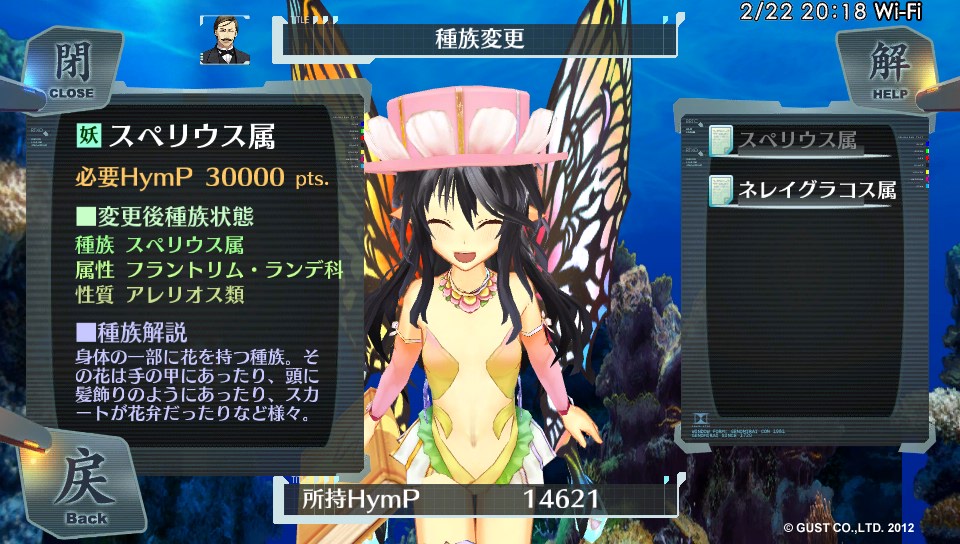This screenshot has height=544, width=960.
Task: Open the Help panel
Action: [x=888, y=70]
